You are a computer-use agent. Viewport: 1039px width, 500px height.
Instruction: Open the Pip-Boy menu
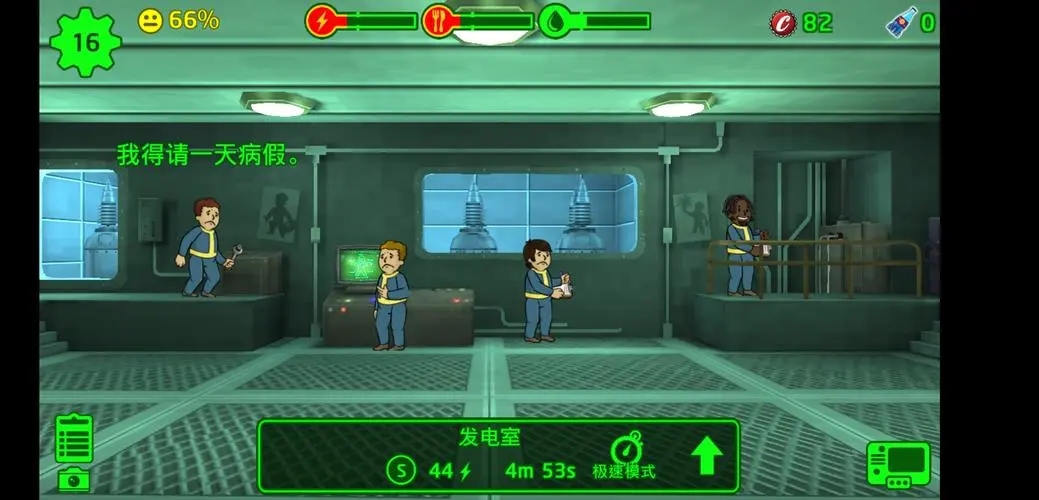pyautogui.click(x=897, y=465)
